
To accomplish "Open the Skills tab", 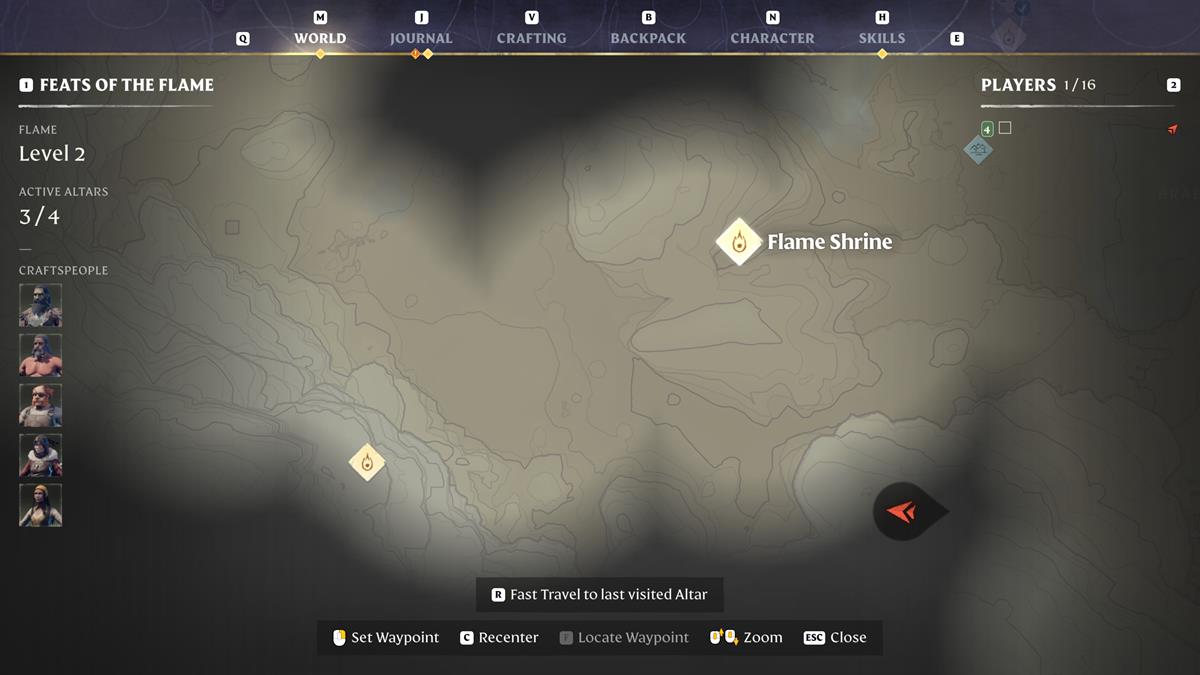I will (881, 38).
